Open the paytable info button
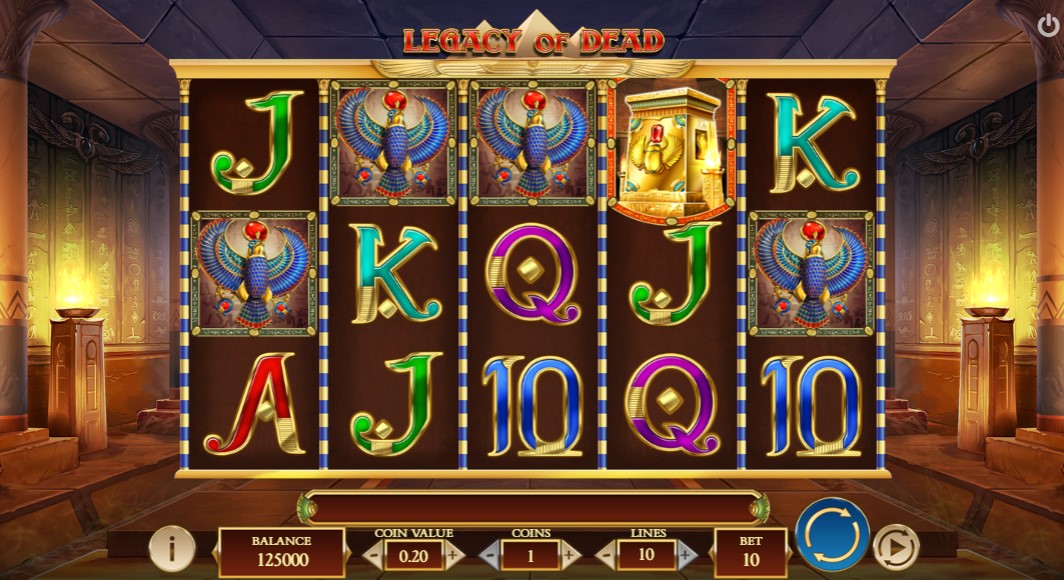1064x580 pixels. [x=174, y=548]
